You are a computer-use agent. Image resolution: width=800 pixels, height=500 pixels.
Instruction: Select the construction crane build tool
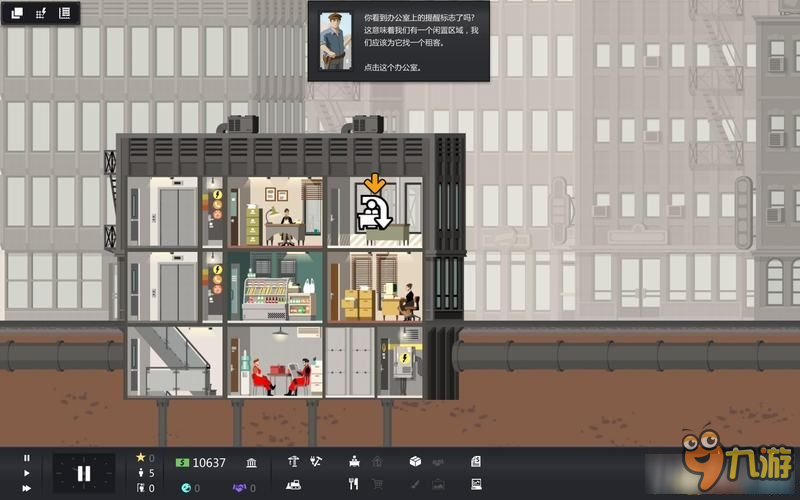point(293,462)
